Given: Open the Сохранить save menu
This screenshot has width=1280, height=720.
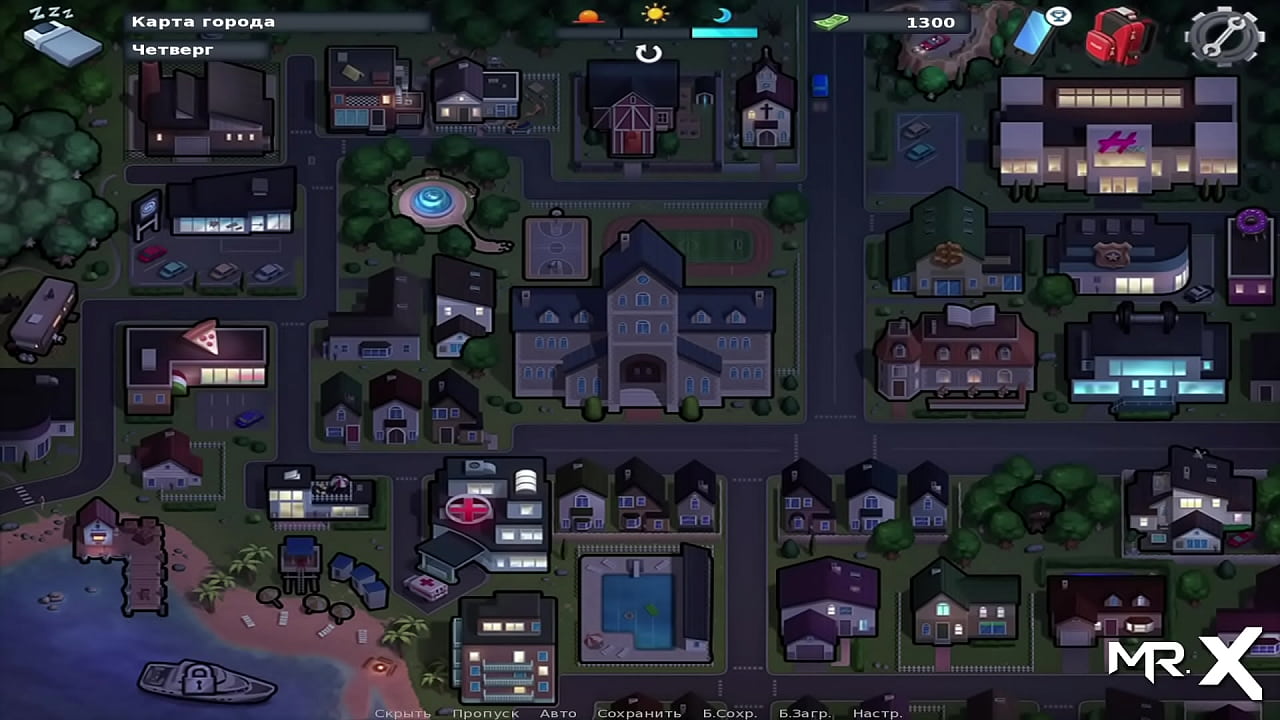Looking at the screenshot, I should click(638, 713).
